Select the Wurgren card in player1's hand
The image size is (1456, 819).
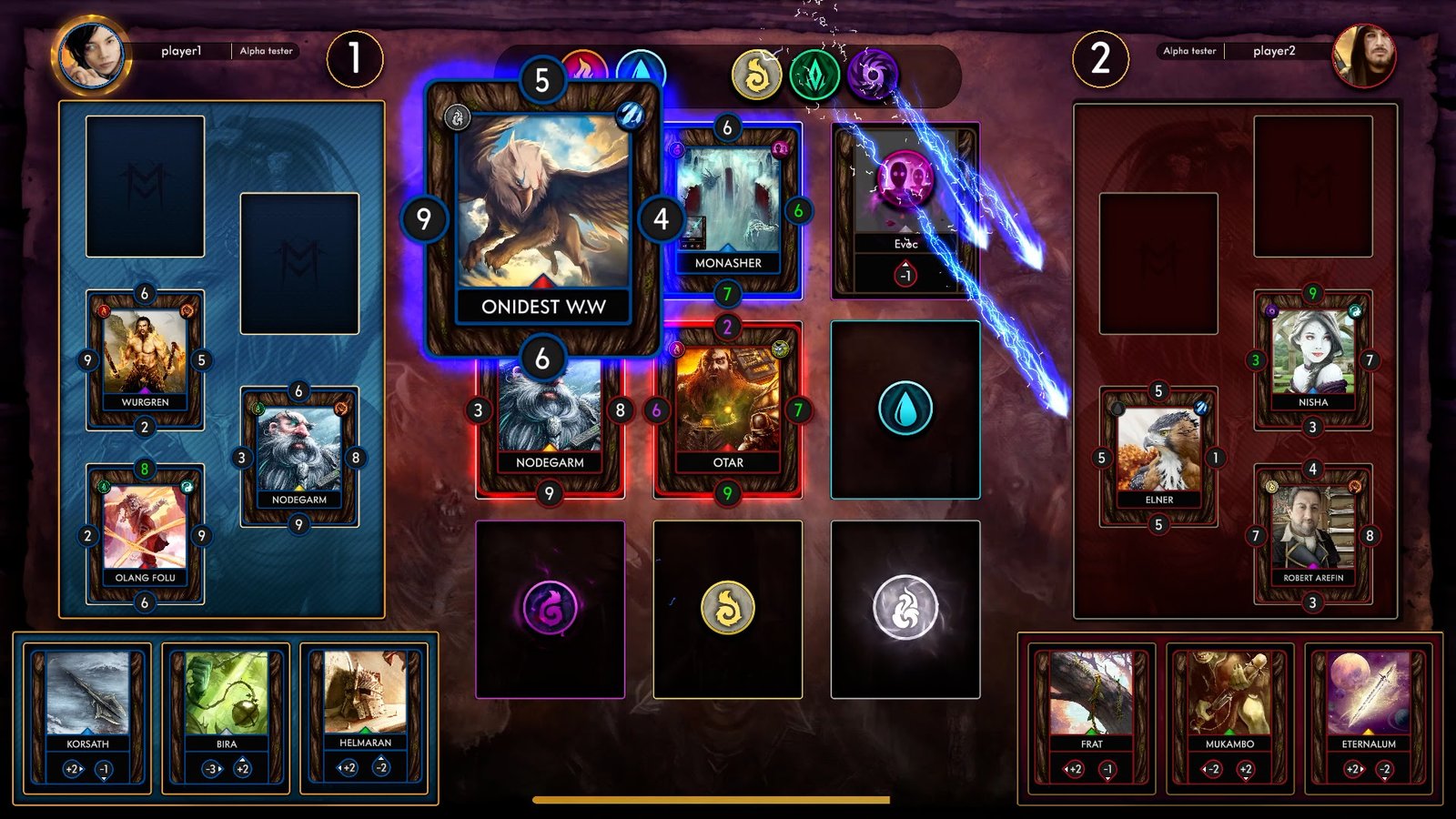(145, 359)
